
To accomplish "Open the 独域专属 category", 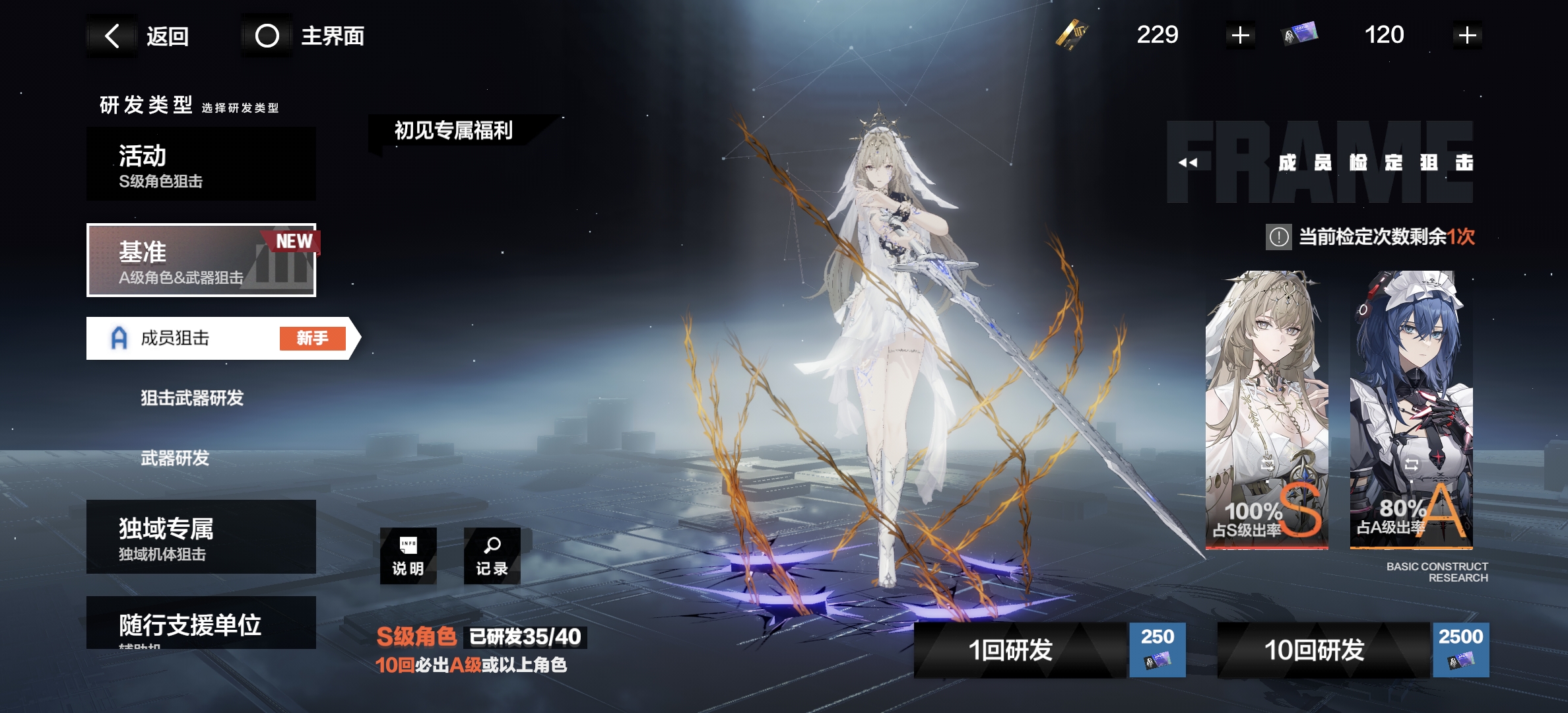I will point(201,537).
